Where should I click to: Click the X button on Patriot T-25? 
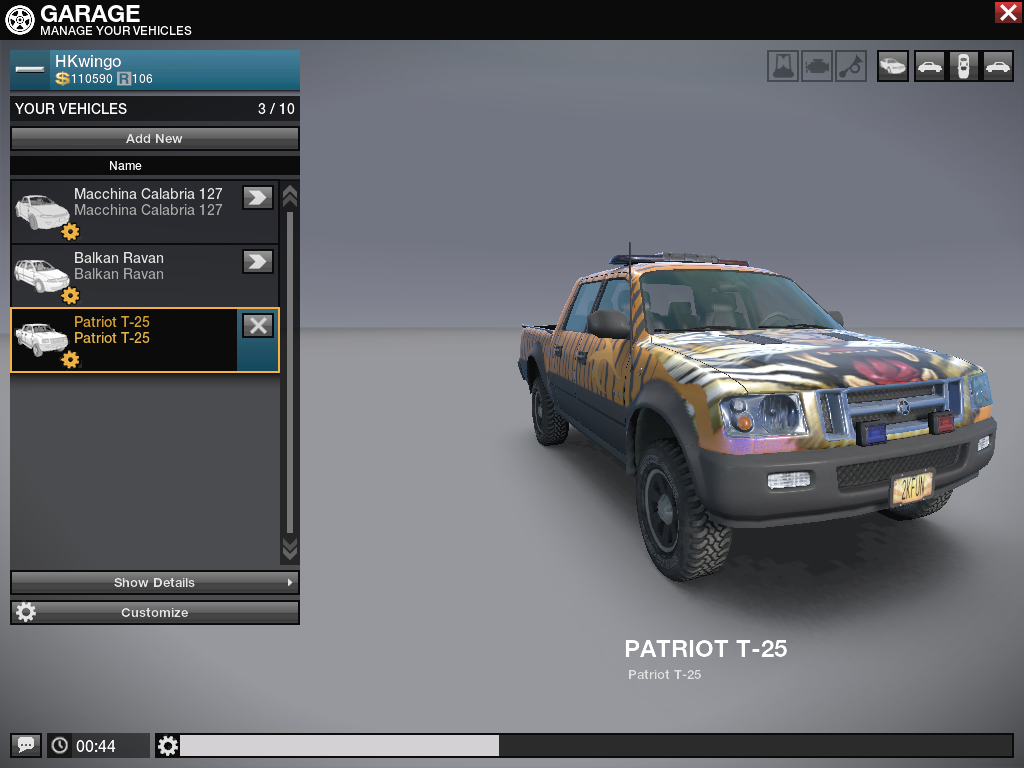click(258, 325)
